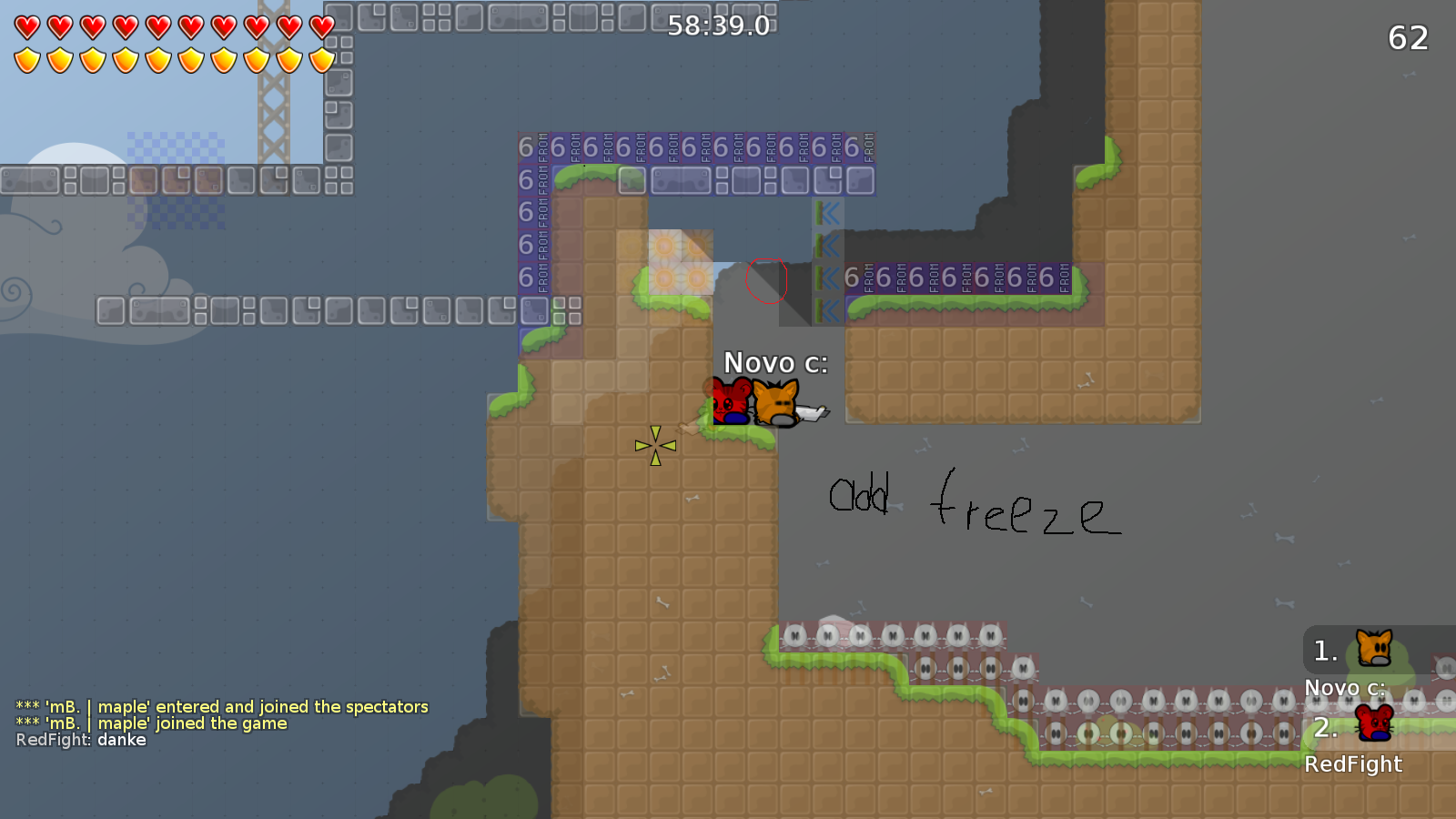1456x819 pixels.
Task: Click the row of hearts acting as health gauge
Action: [169, 25]
